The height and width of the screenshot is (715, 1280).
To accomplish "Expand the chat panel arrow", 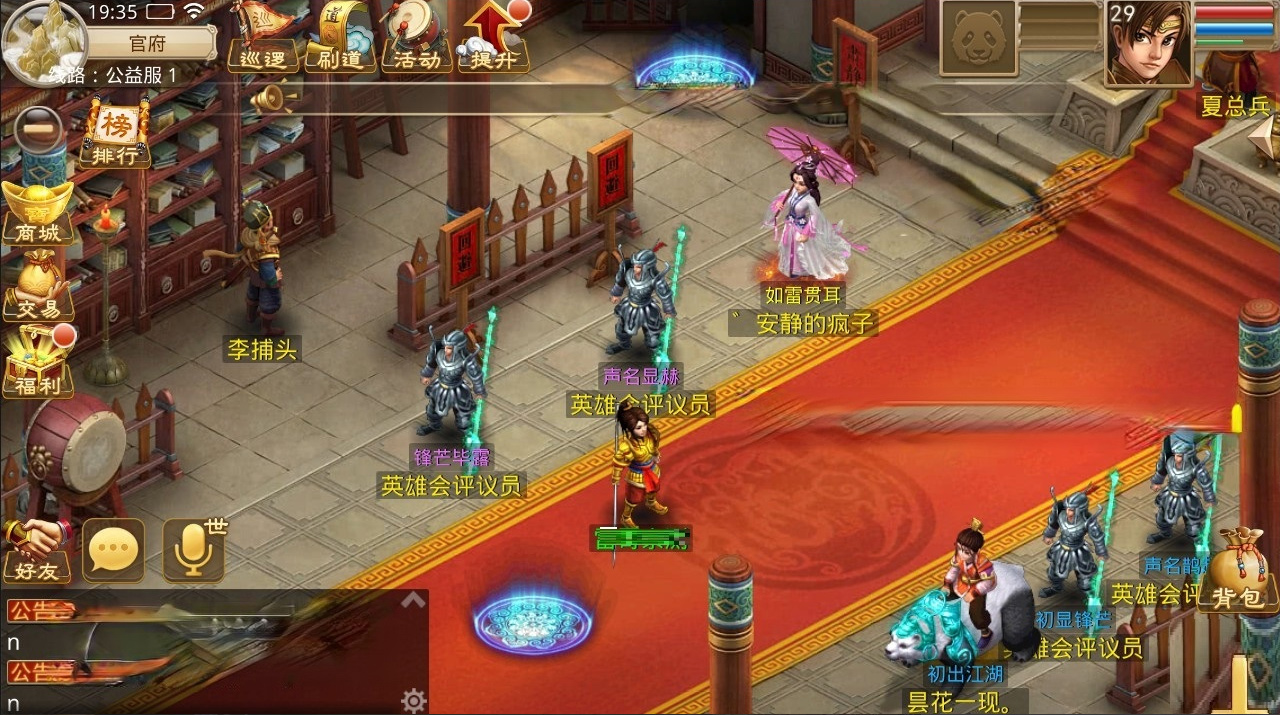I will 413,601.
